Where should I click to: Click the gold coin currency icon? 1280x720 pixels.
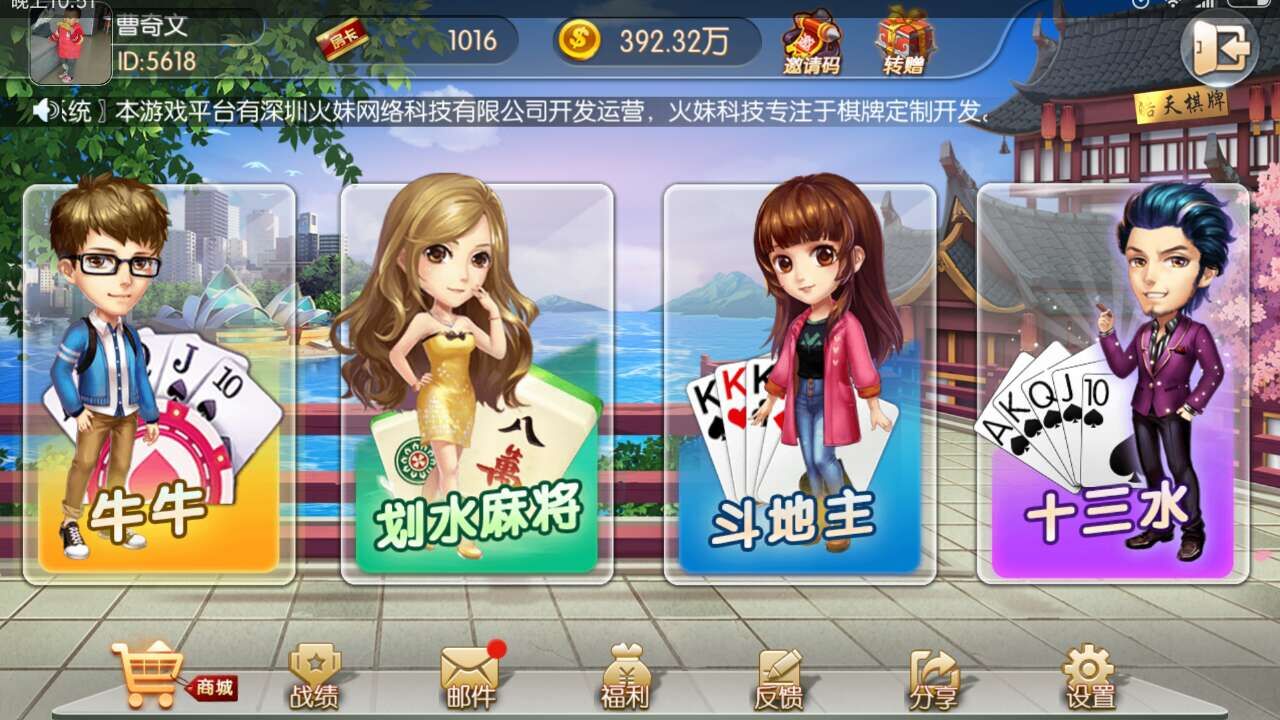tap(580, 40)
